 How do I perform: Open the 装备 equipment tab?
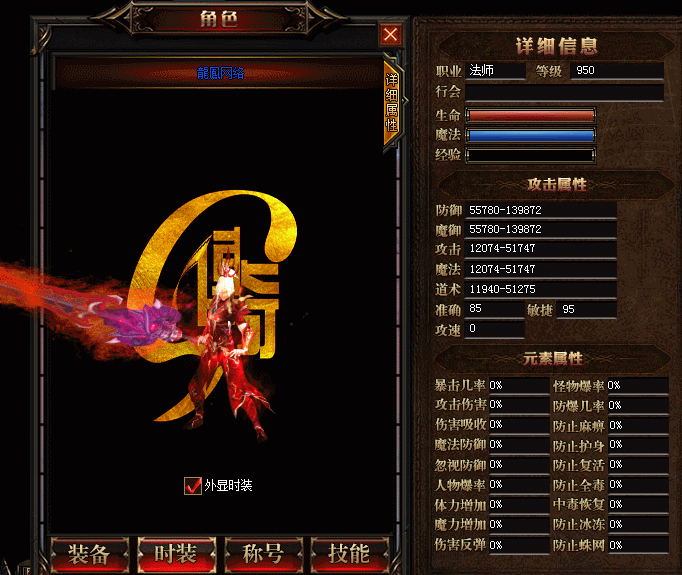pyautogui.click(x=88, y=553)
